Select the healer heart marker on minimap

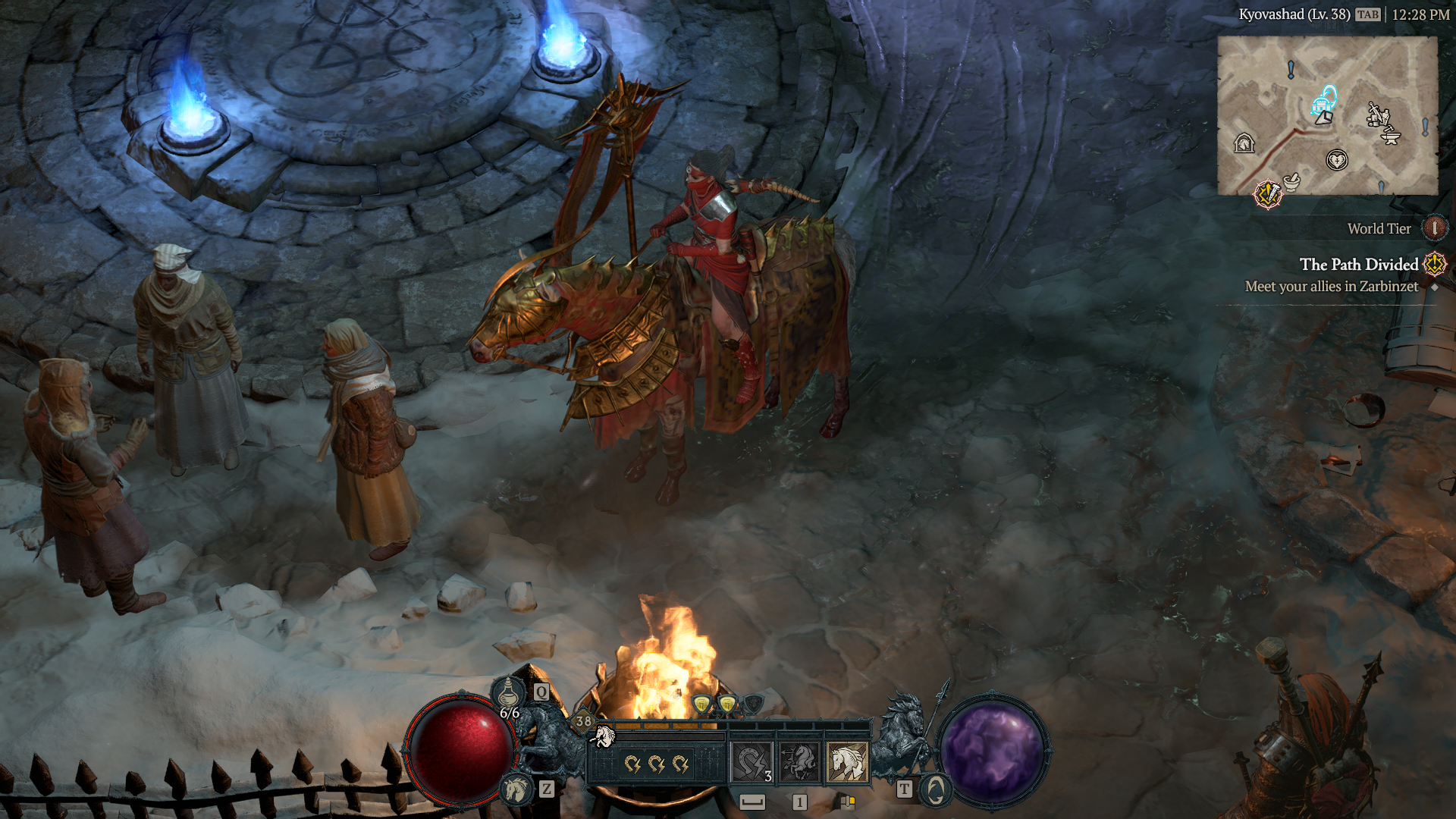[1336, 160]
